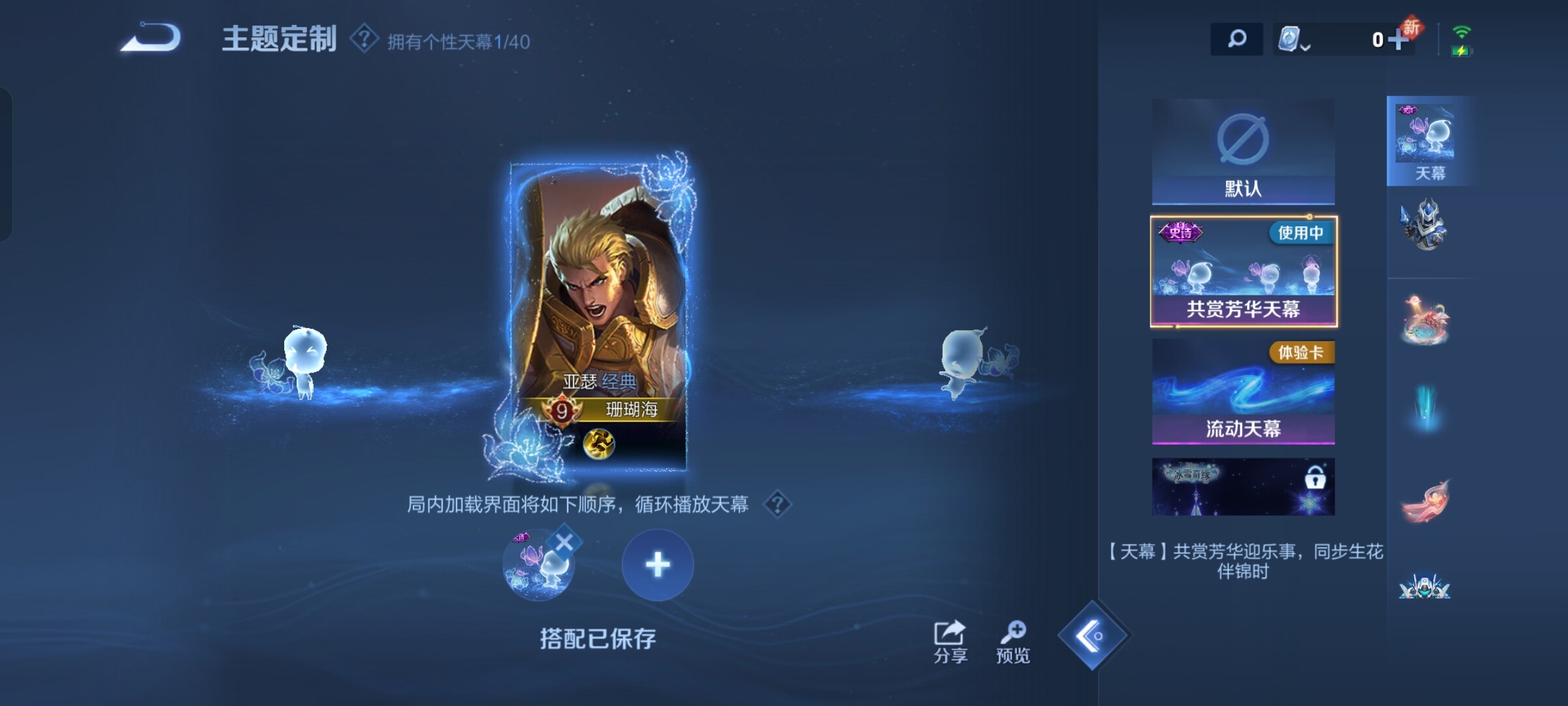Image resolution: width=1568 pixels, height=706 pixels.
Task: Collapse the side panel with diamond arrow
Action: point(1092,635)
